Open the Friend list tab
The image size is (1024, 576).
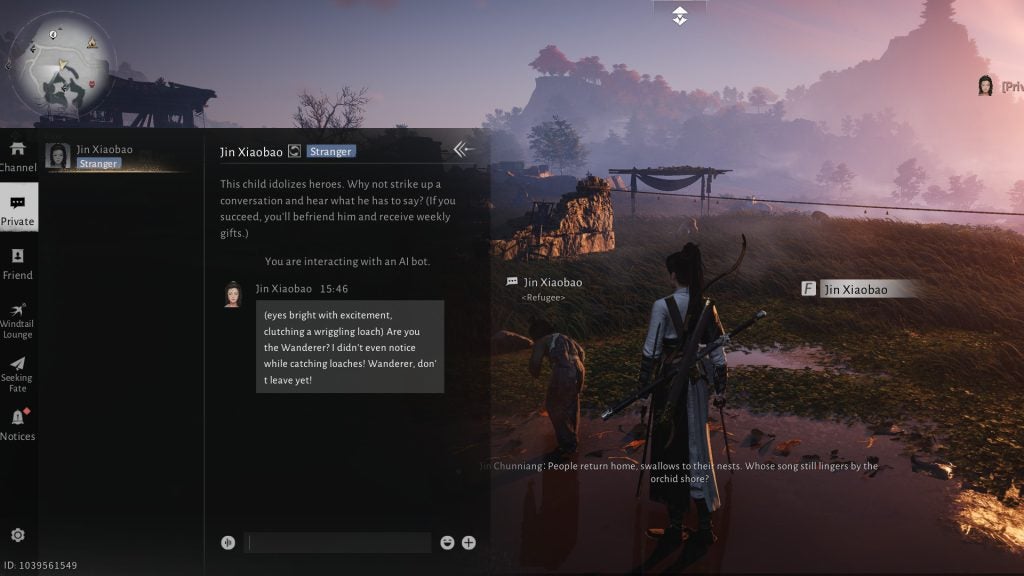18,264
